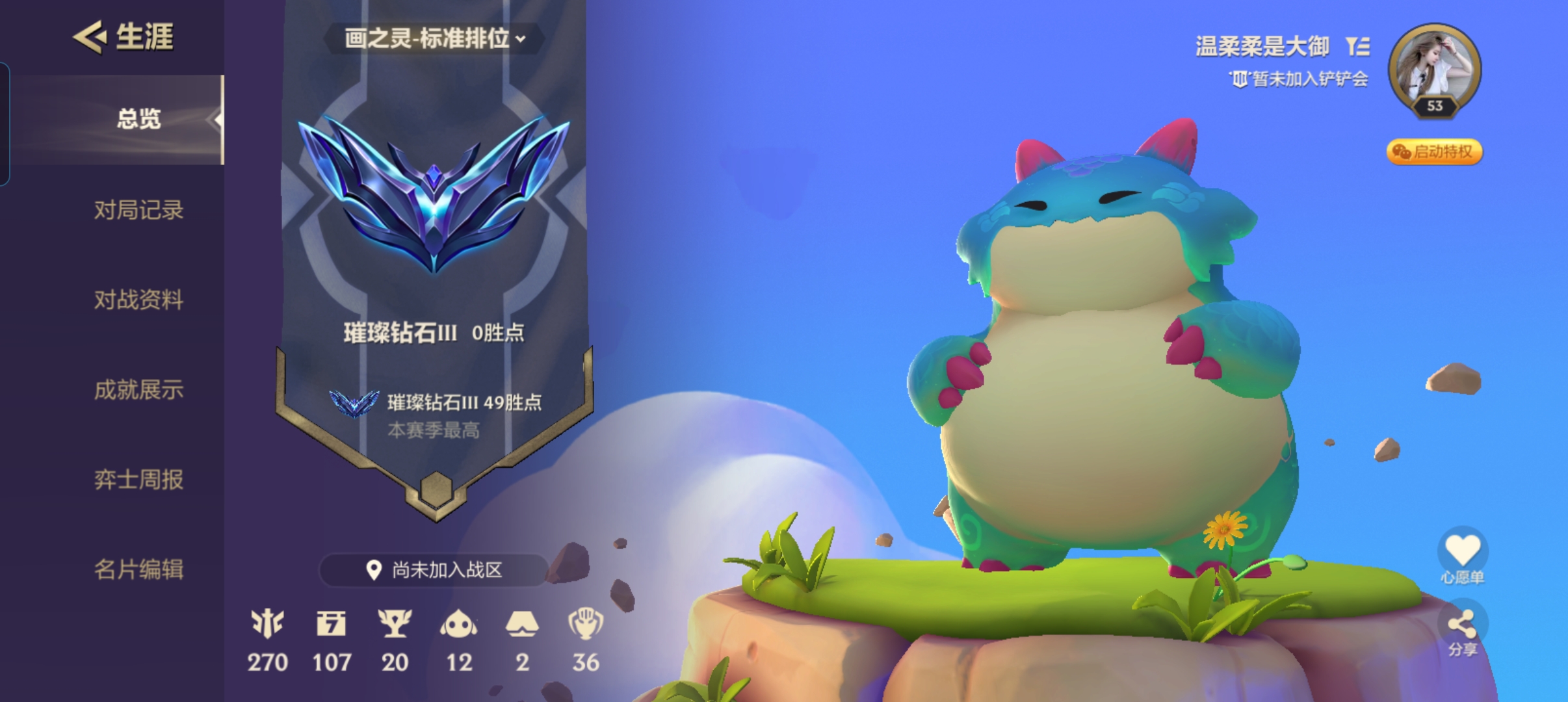This screenshot has width=1568, height=702.
Task: Activate the 启动特权 privilege button
Action: [x=1434, y=152]
